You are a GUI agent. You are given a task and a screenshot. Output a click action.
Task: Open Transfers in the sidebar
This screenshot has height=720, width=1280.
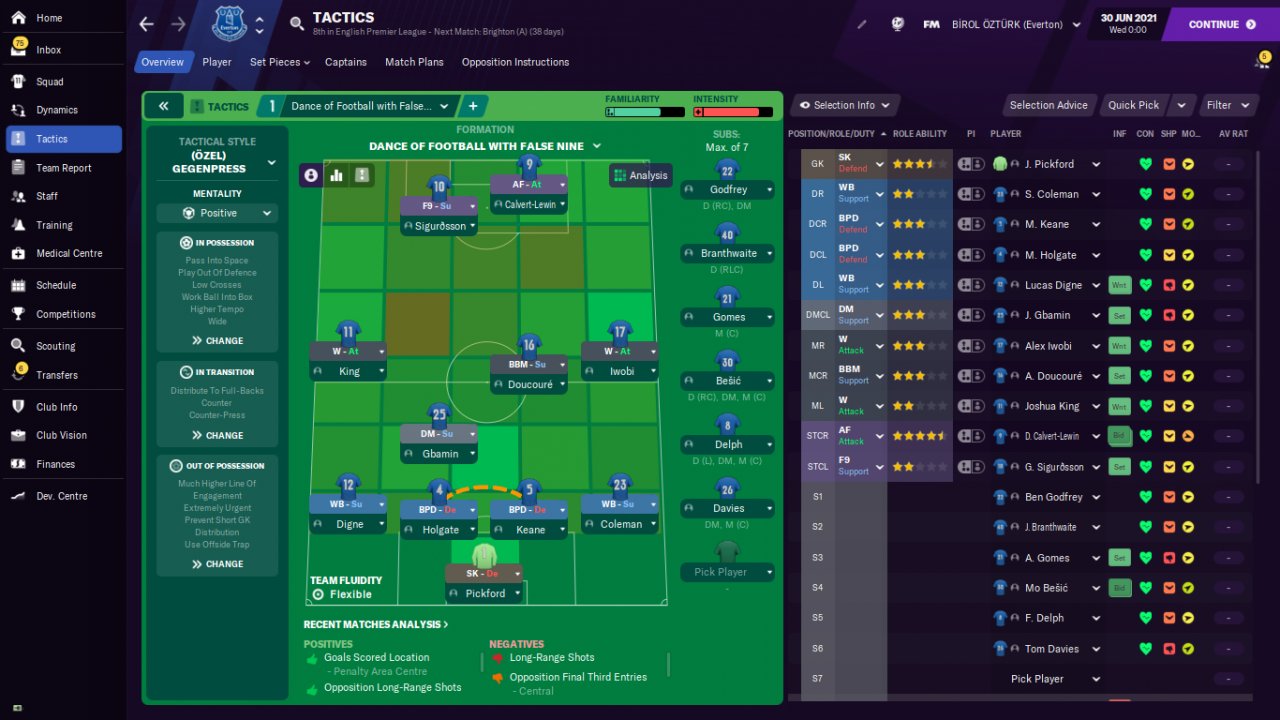point(56,375)
